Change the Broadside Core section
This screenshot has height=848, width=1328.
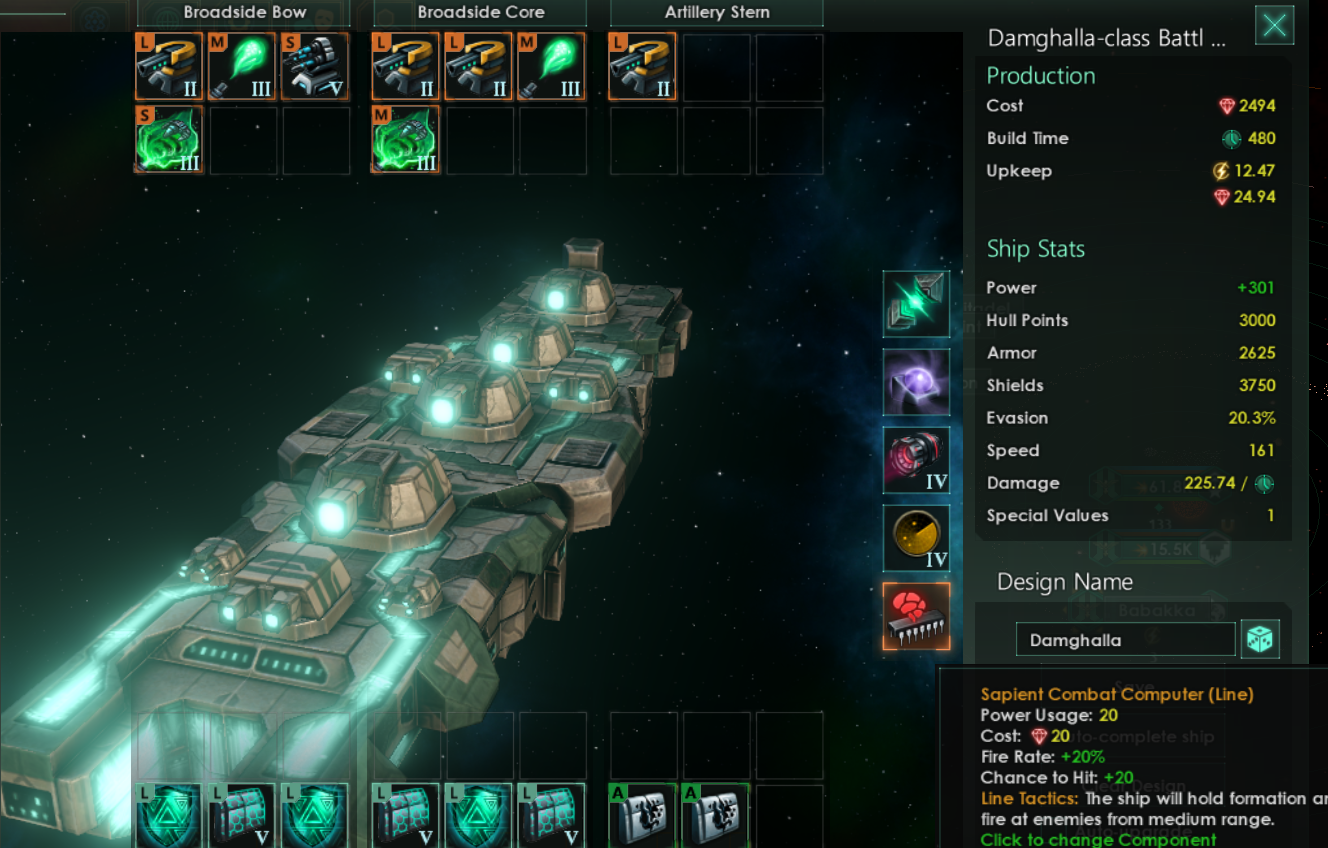480,13
